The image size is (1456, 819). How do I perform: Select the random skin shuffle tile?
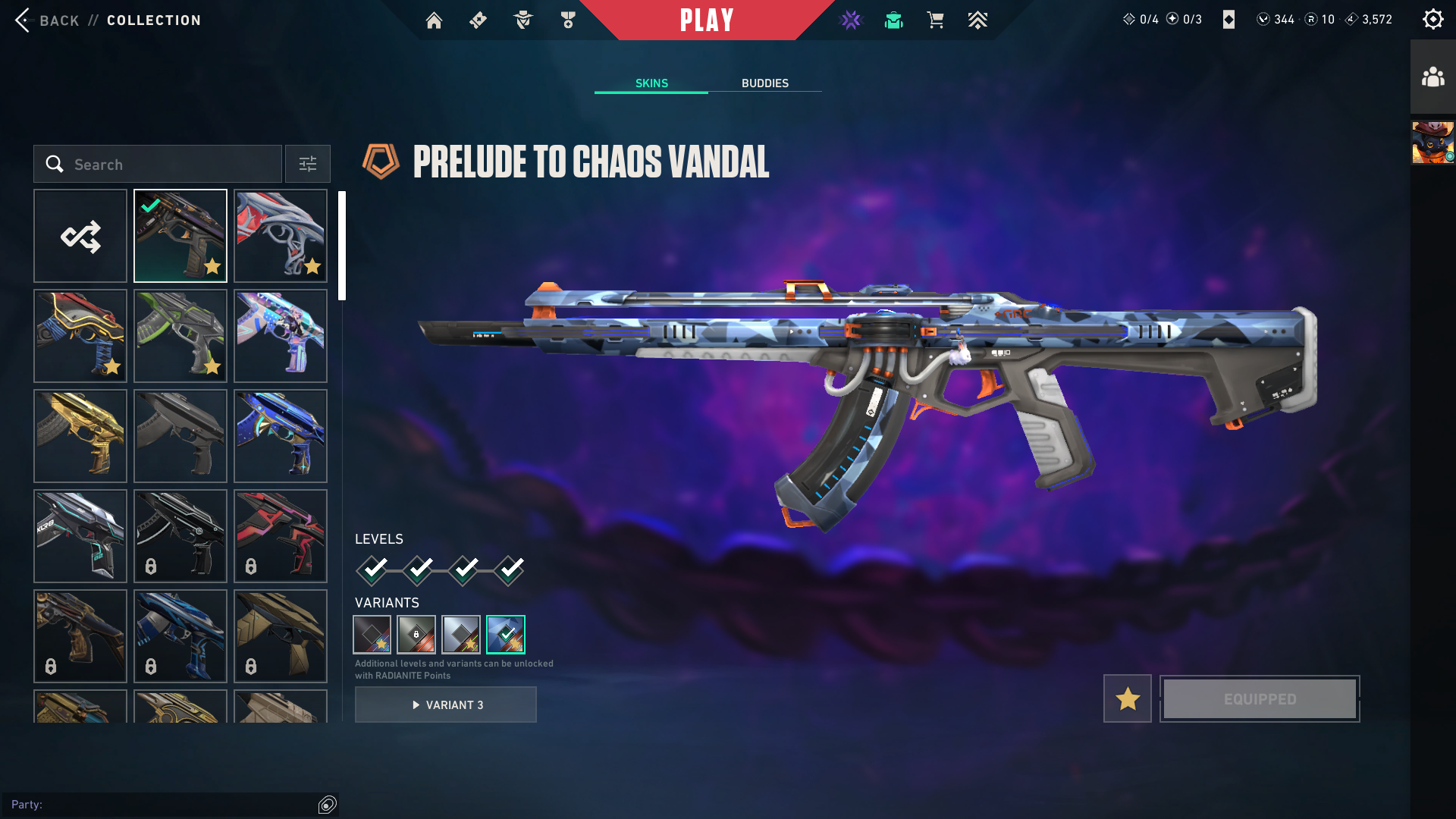80,237
